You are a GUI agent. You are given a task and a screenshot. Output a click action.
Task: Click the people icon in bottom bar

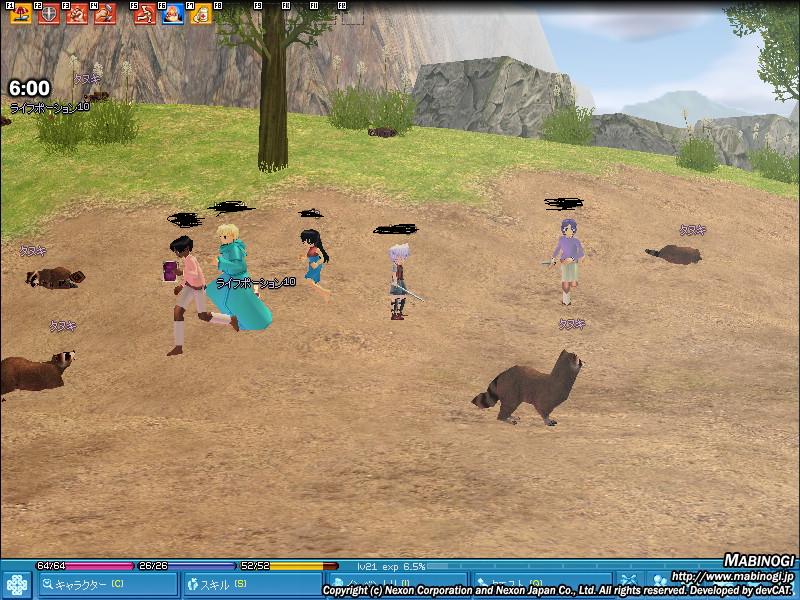(x=661, y=581)
